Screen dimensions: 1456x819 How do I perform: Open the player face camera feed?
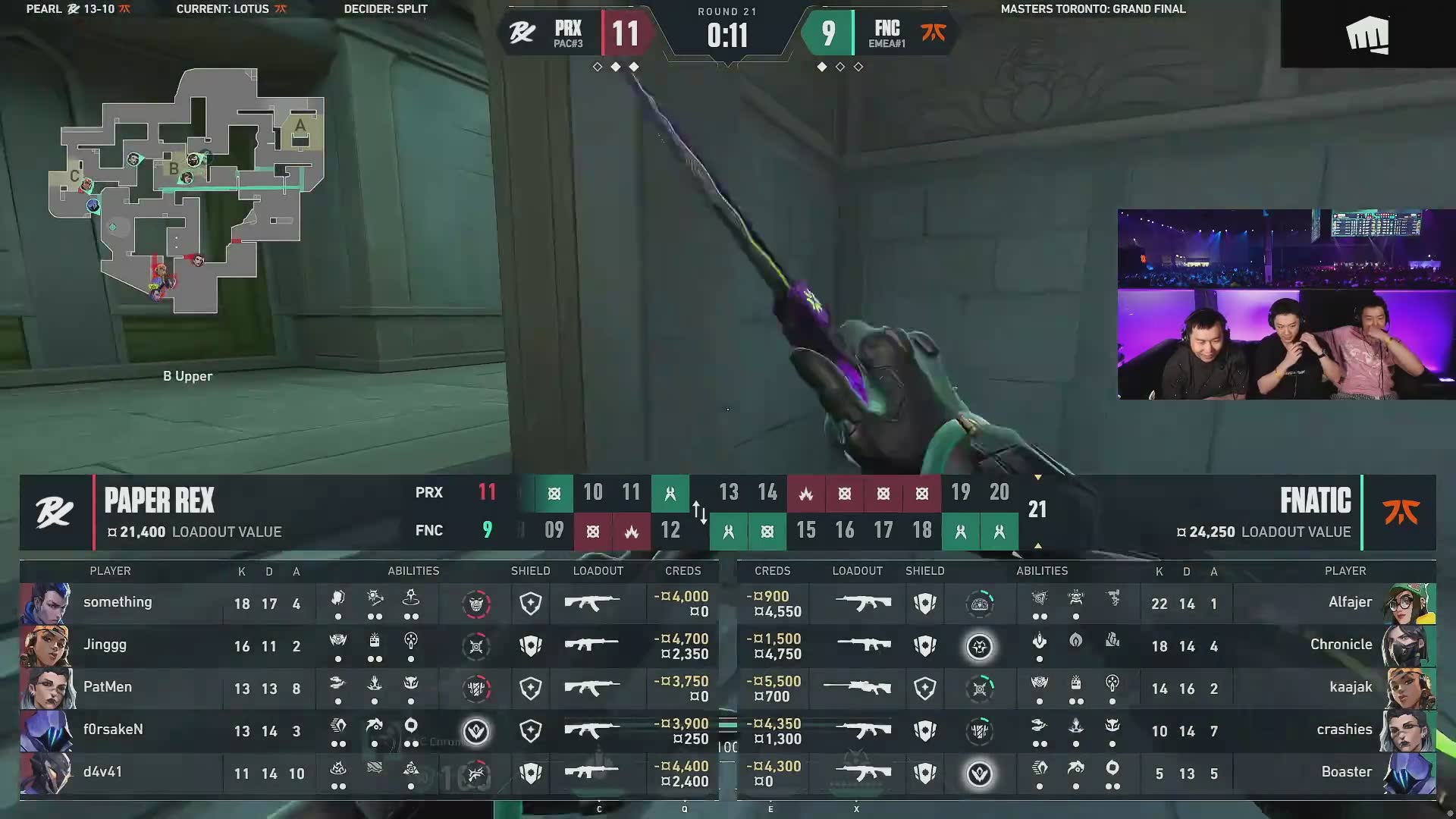(1286, 304)
